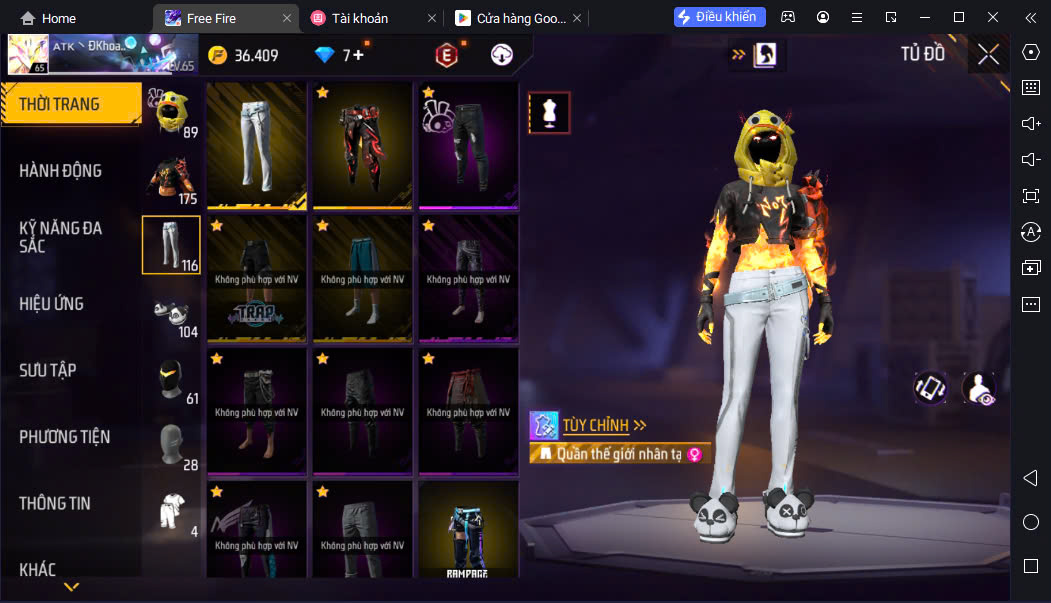Equip the white pants item
Viewport: 1051px width, 603px height.
[257, 144]
